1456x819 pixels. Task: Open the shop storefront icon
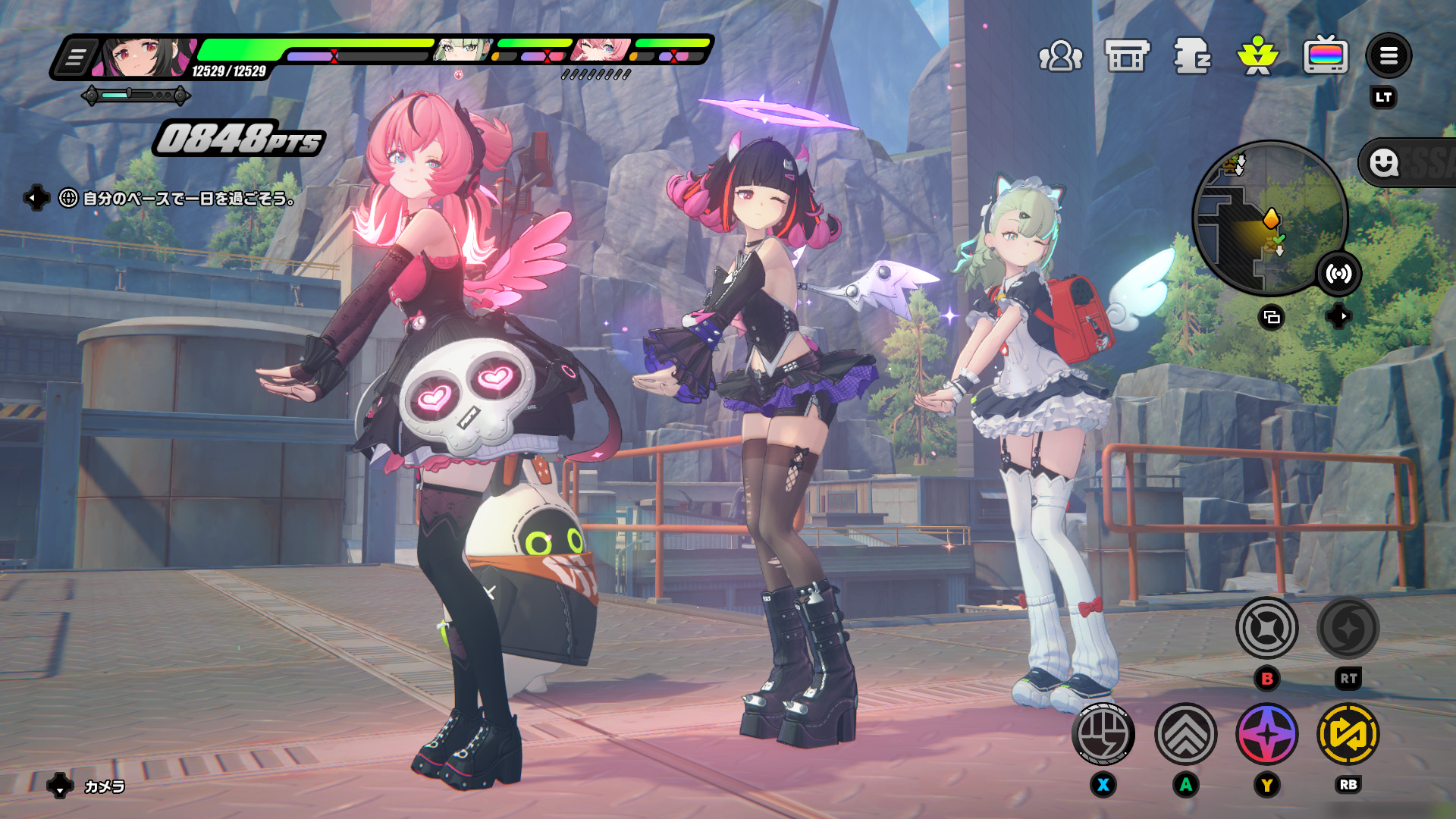click(x=1127, y=56)
